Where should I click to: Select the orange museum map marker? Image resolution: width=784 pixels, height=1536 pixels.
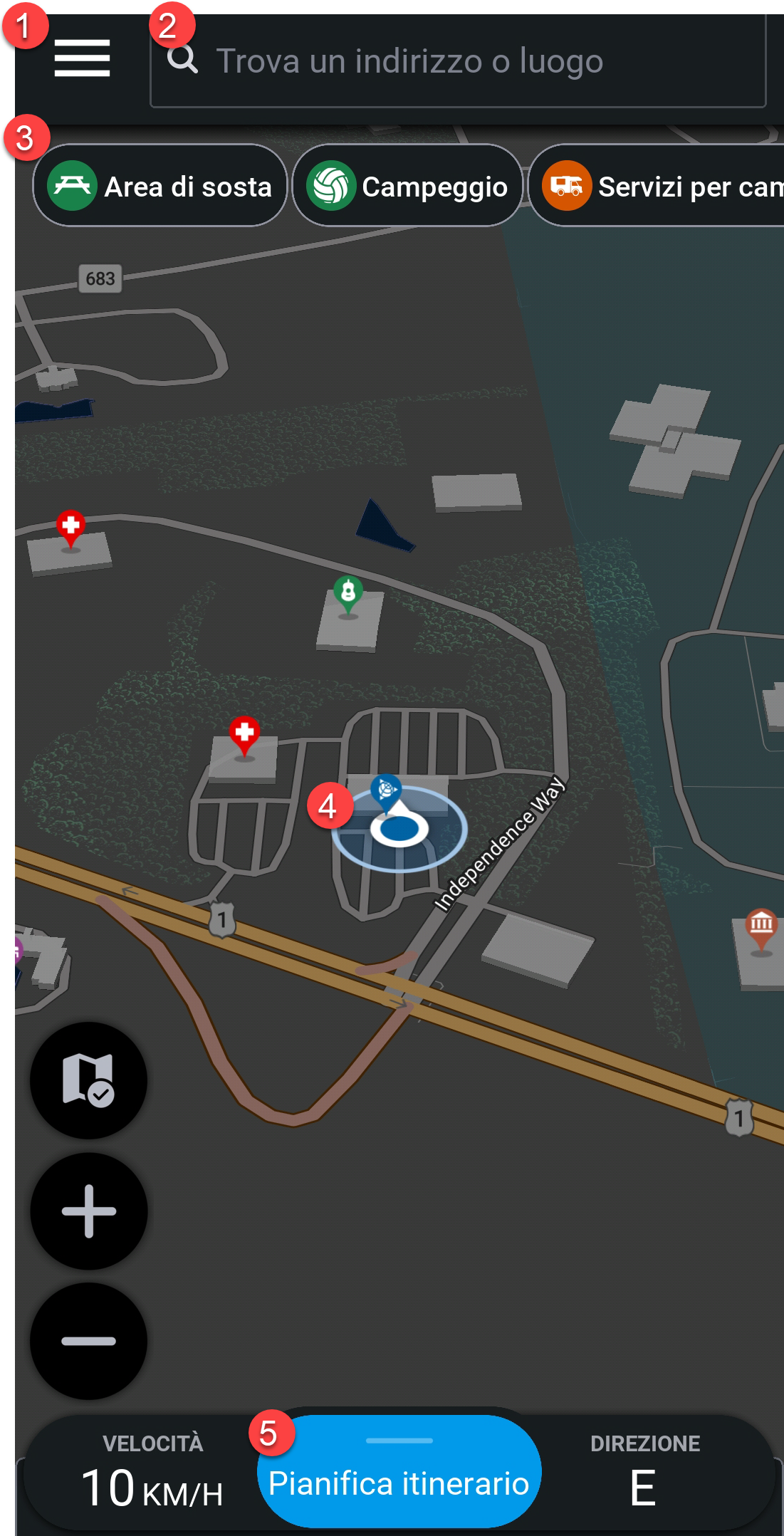tap(761, 926)
